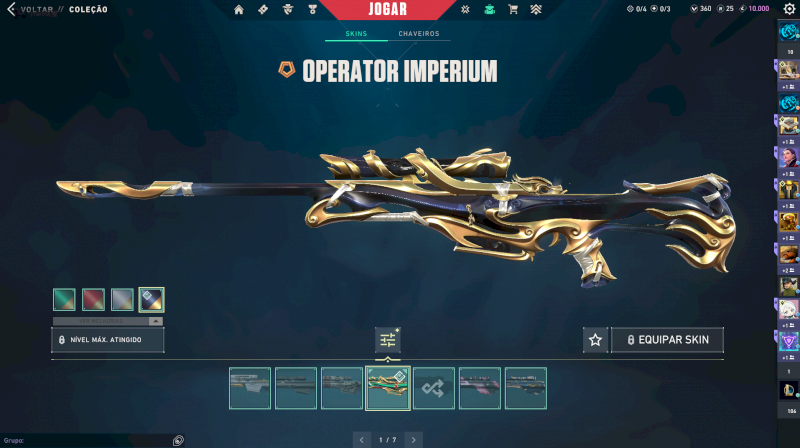Click the Nível Máx. Atingido button

108,340
